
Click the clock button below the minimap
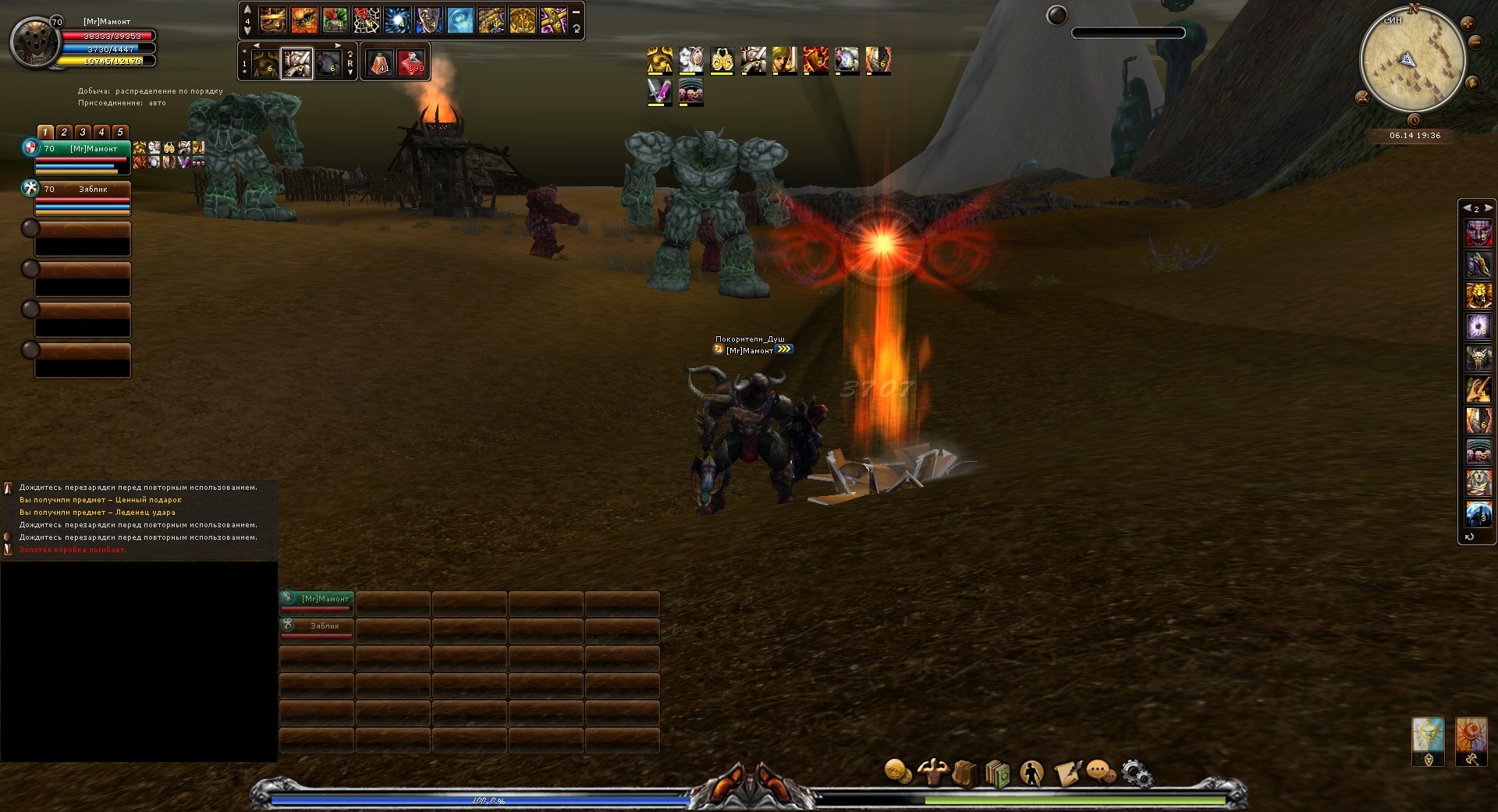(x=1414, y=120)
